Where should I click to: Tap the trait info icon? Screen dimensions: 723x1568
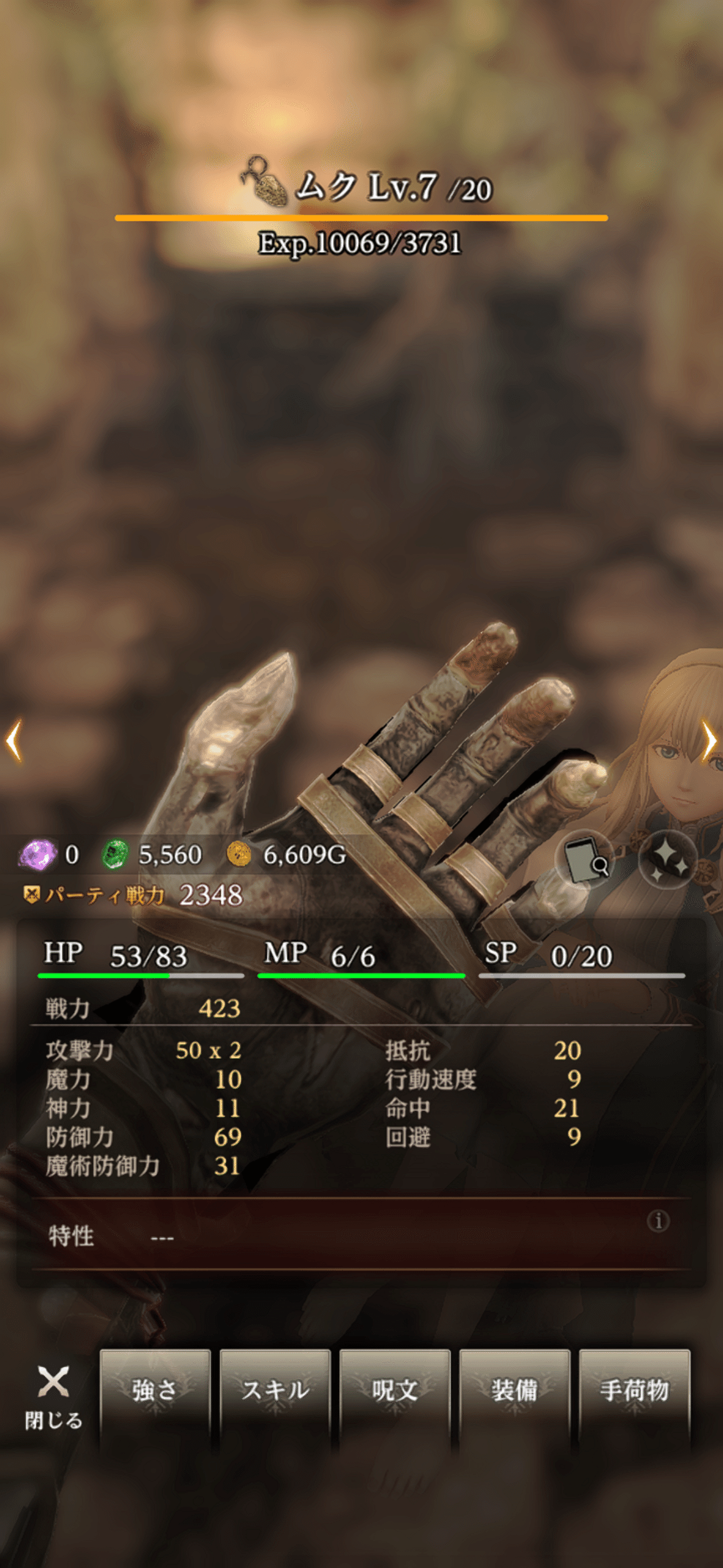pos(659,1221)
